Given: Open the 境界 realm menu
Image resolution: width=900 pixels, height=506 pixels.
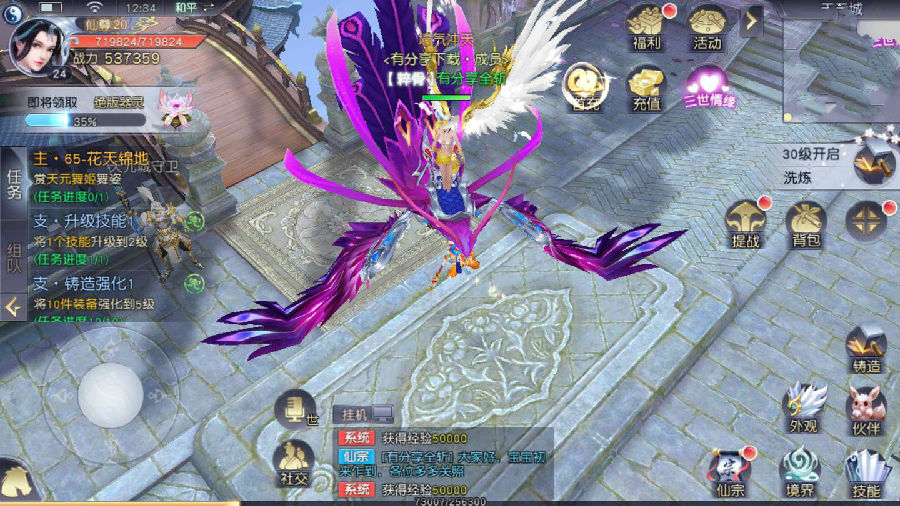Looking at the screenshot, I should pos(800,470).
